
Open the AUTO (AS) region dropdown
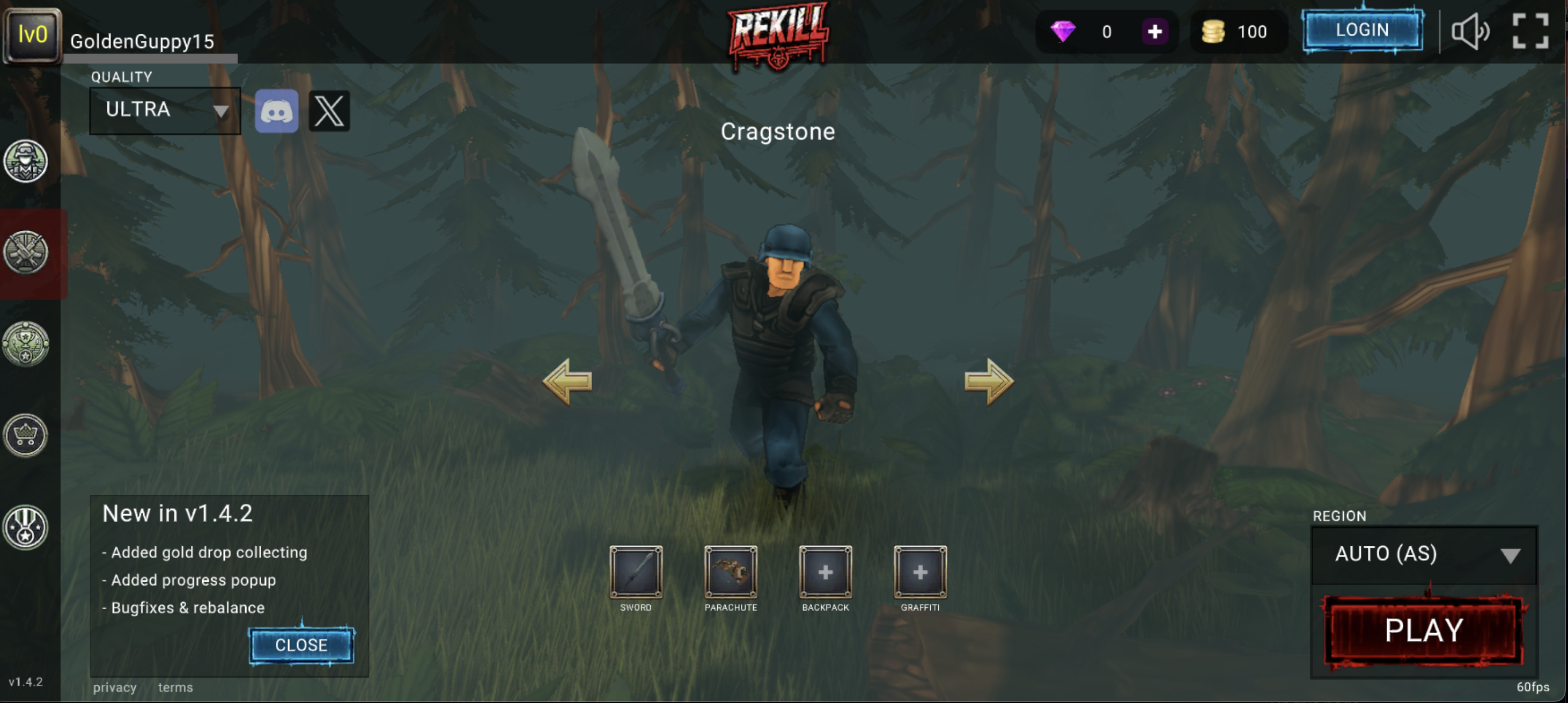[1424, 554]
